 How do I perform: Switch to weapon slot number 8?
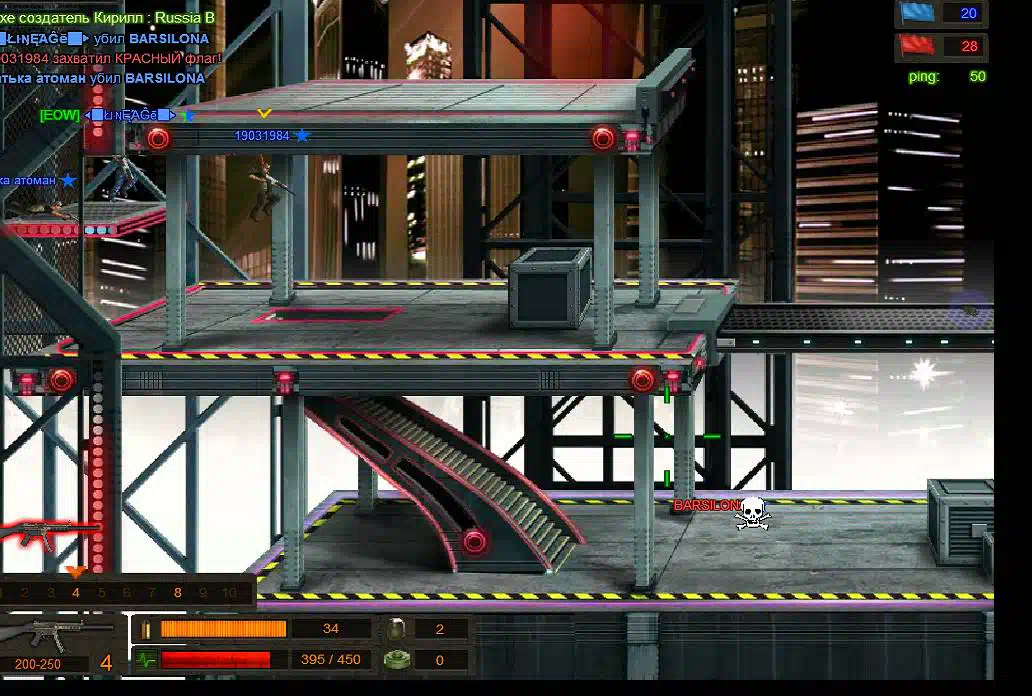(177, 592)
